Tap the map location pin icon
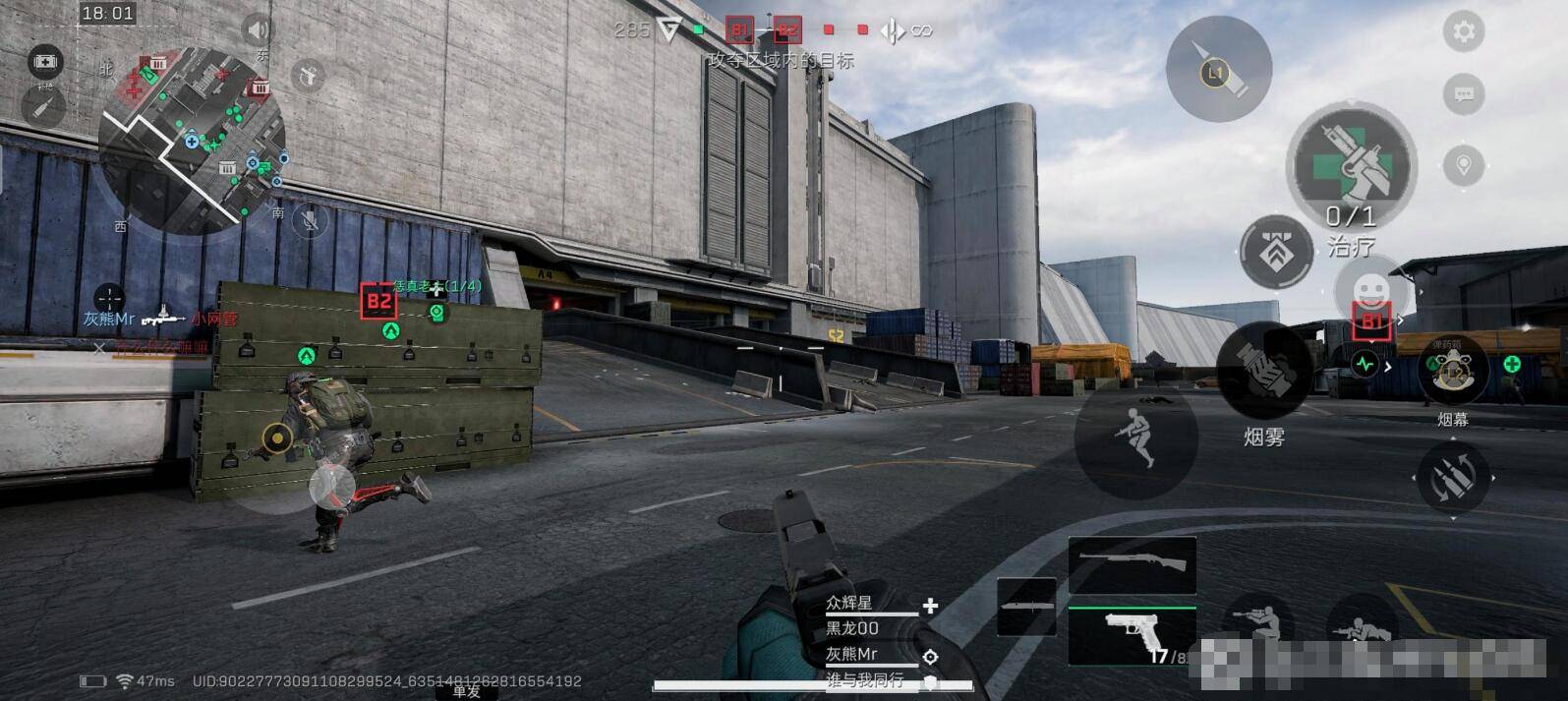 (x=1464, y=164)
